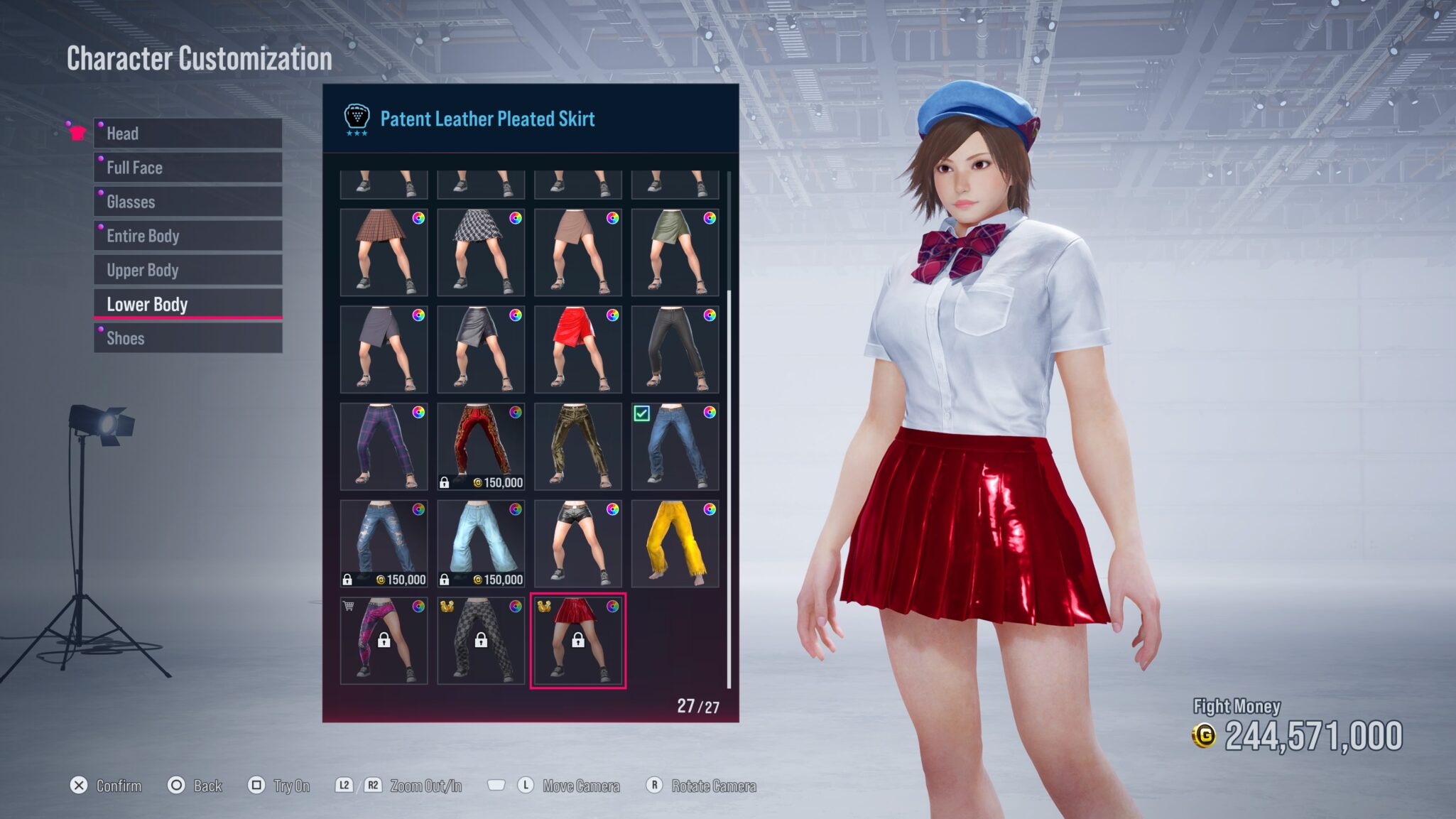Pick the black-and-white checkered skirt
This screenshot has height=819, width=1456.
pos(481,252)
